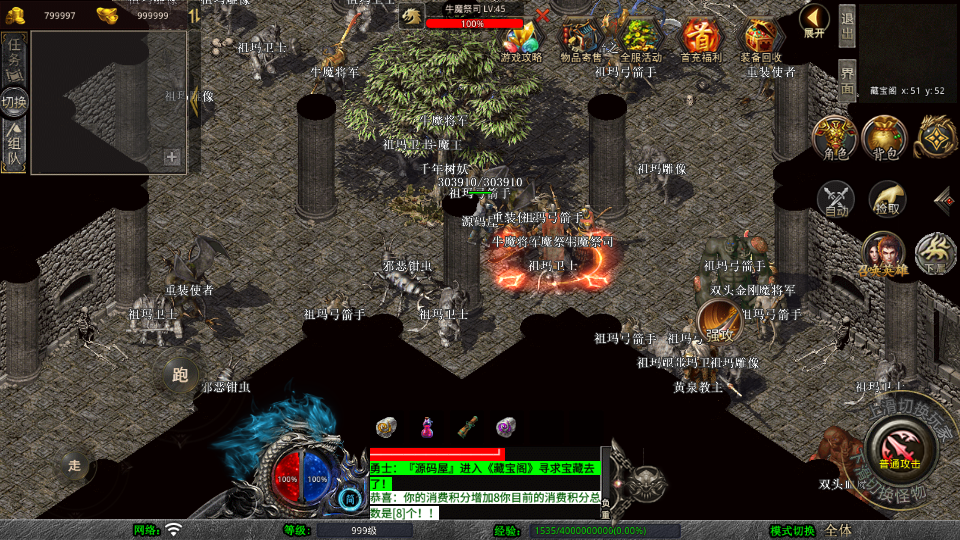Tap the 跑 run movement button

coord(180,376)
